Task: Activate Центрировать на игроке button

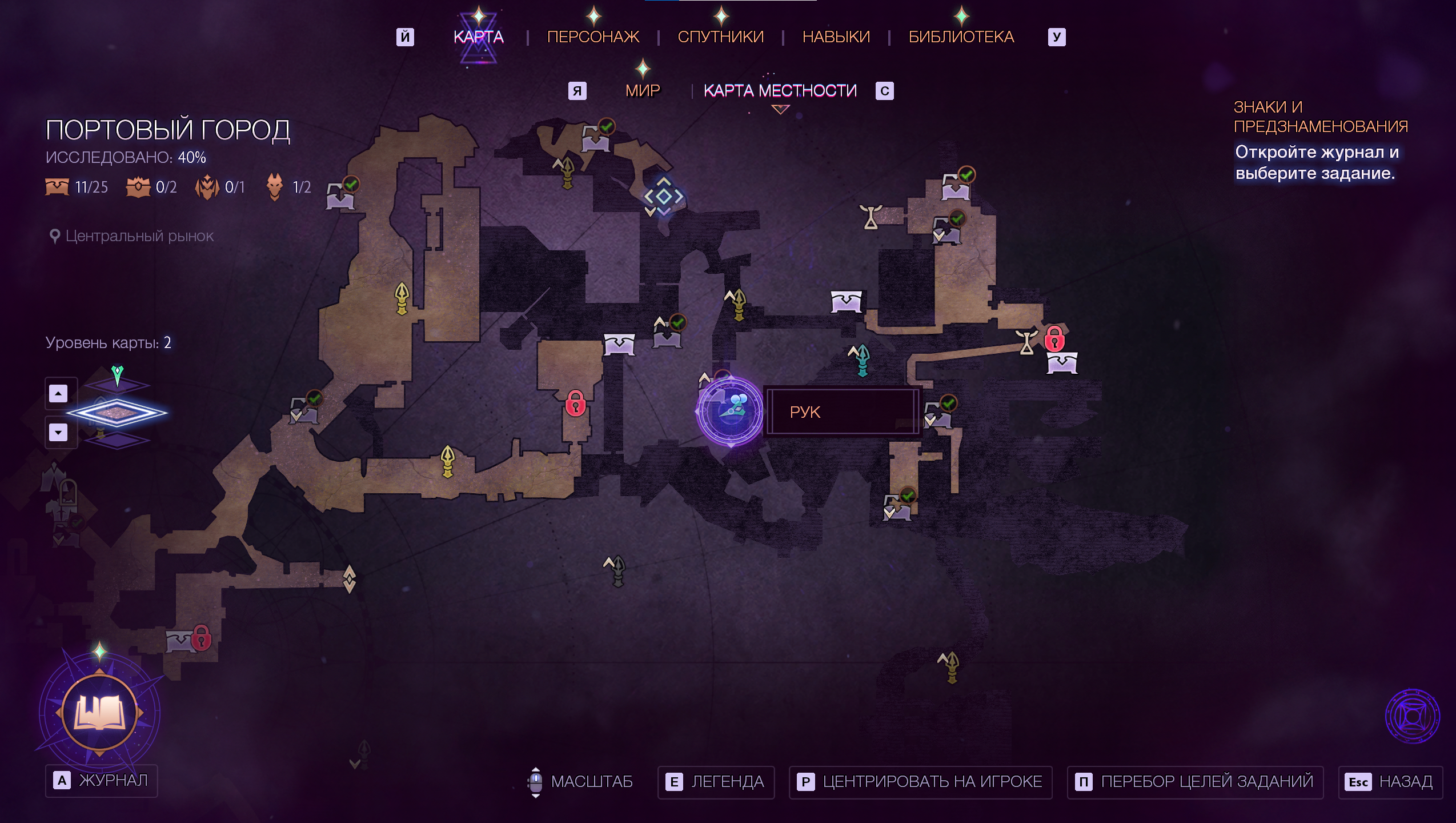Action: [x=920, y=782]
